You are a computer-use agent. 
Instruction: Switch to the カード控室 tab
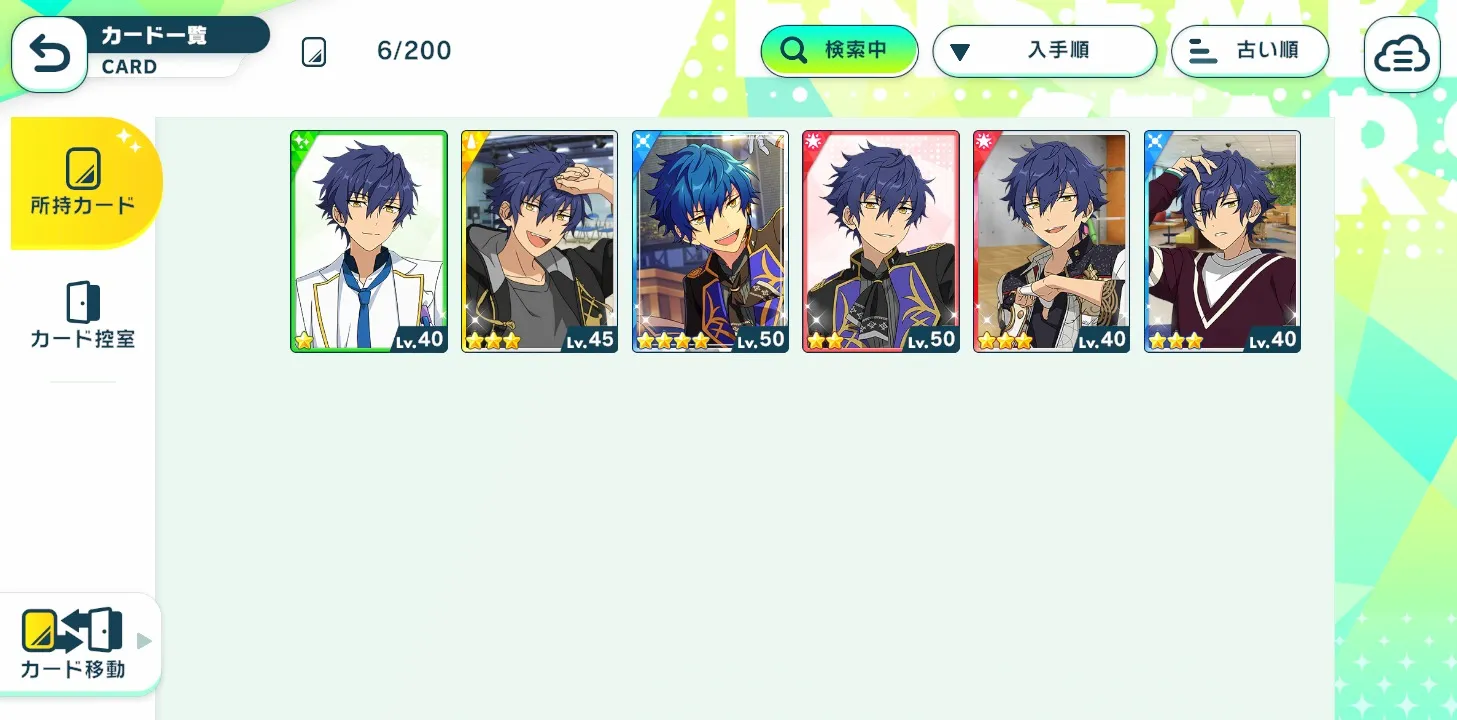coord(83,315)
